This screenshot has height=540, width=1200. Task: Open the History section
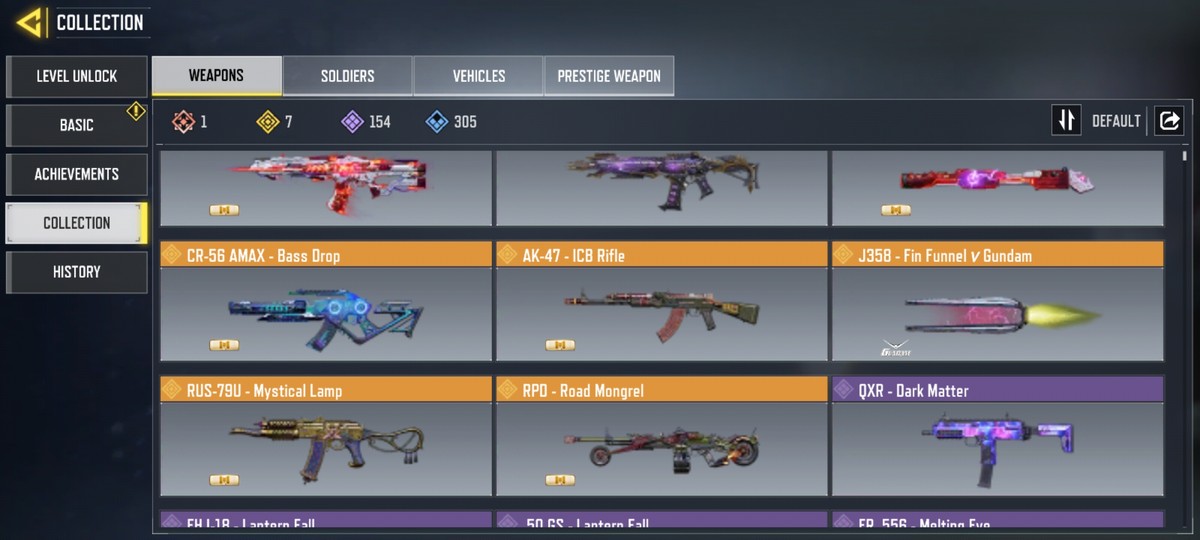tap(77, 272)
